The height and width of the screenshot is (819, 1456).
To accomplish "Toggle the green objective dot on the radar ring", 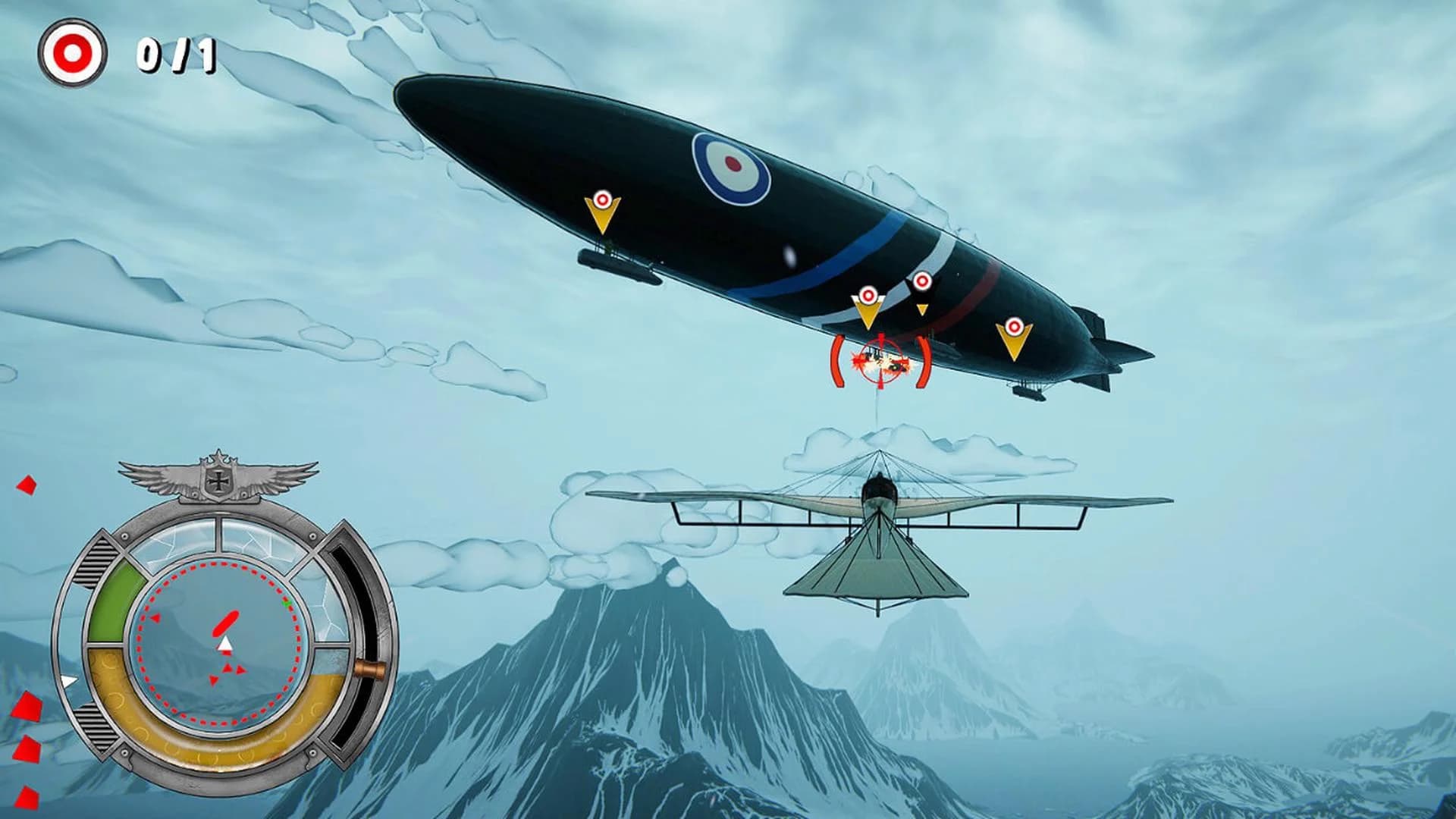I will coord(286,604).
